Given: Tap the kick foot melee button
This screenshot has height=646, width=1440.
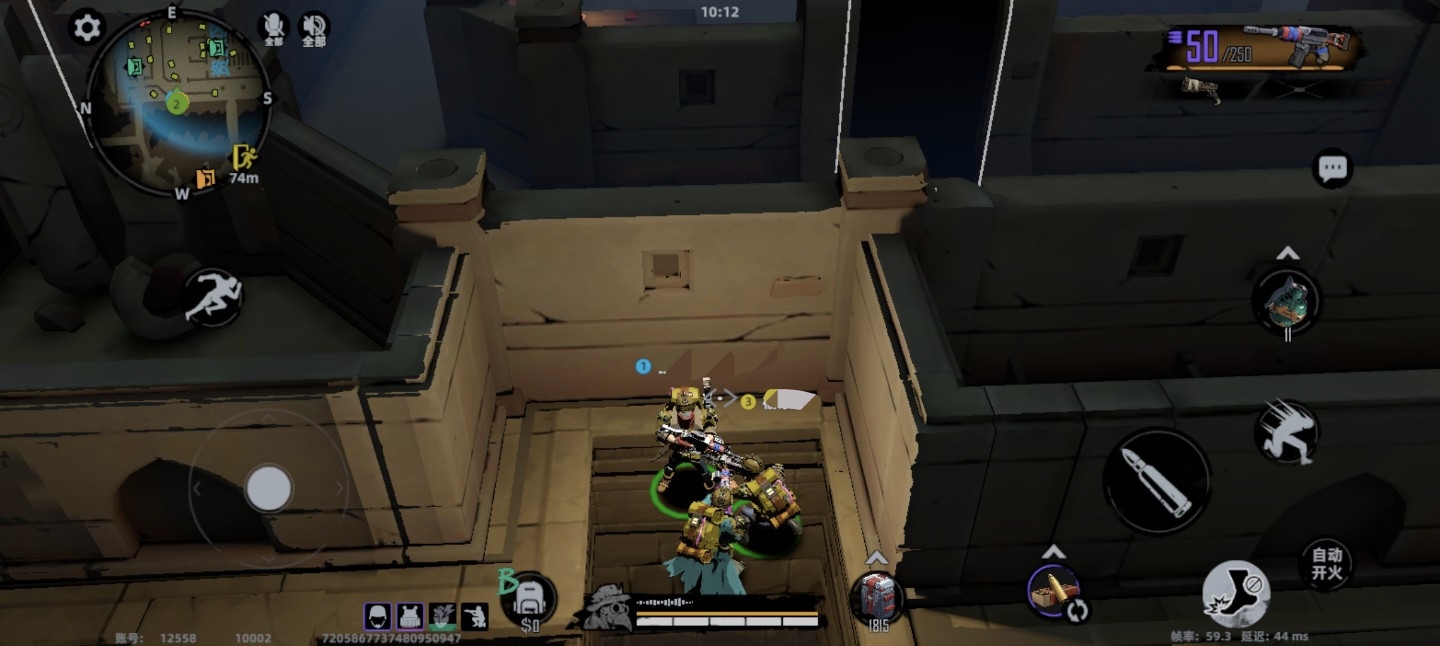Looking at the screenshot, I should (x=1236, y=593).
